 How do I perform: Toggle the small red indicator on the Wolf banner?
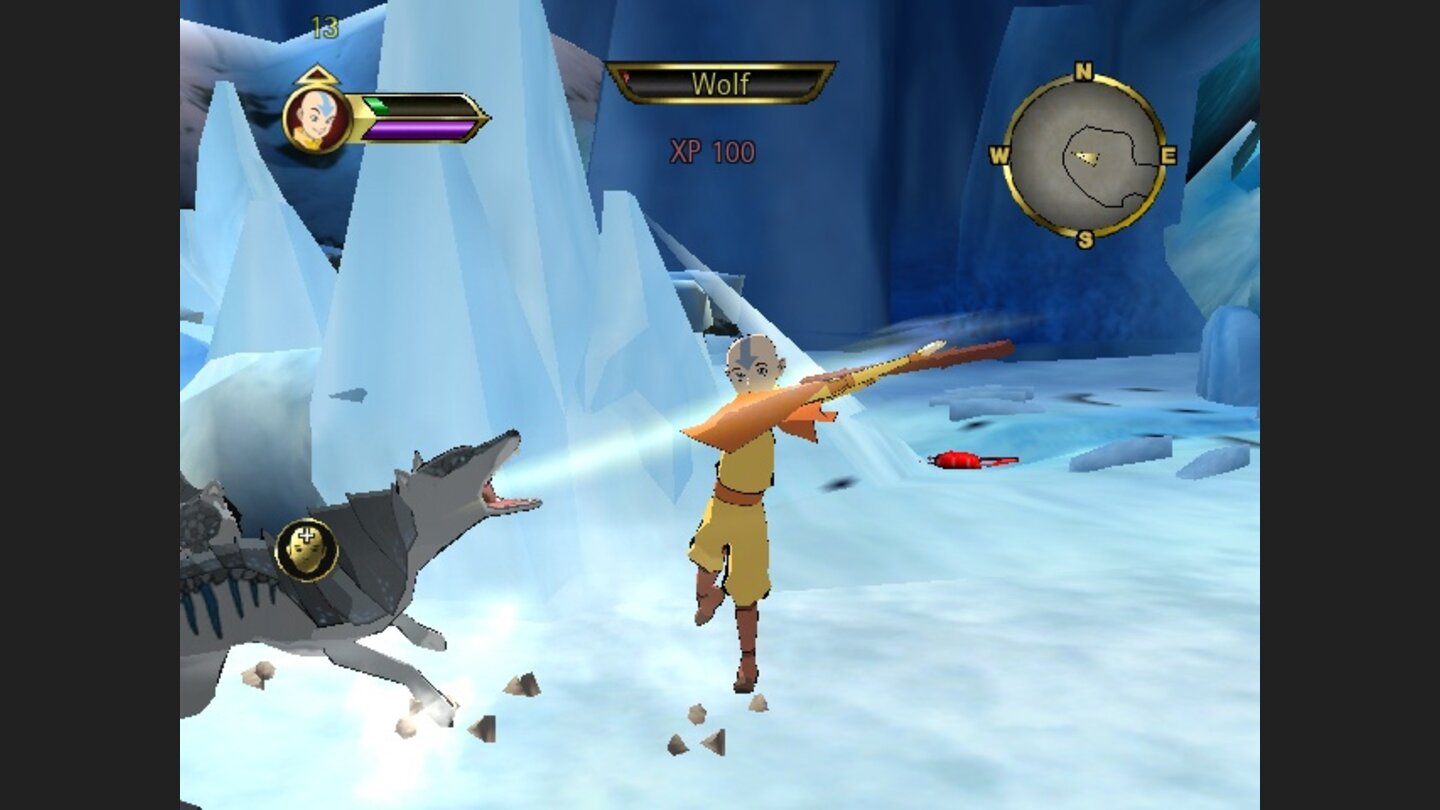(x=625, y=75)
